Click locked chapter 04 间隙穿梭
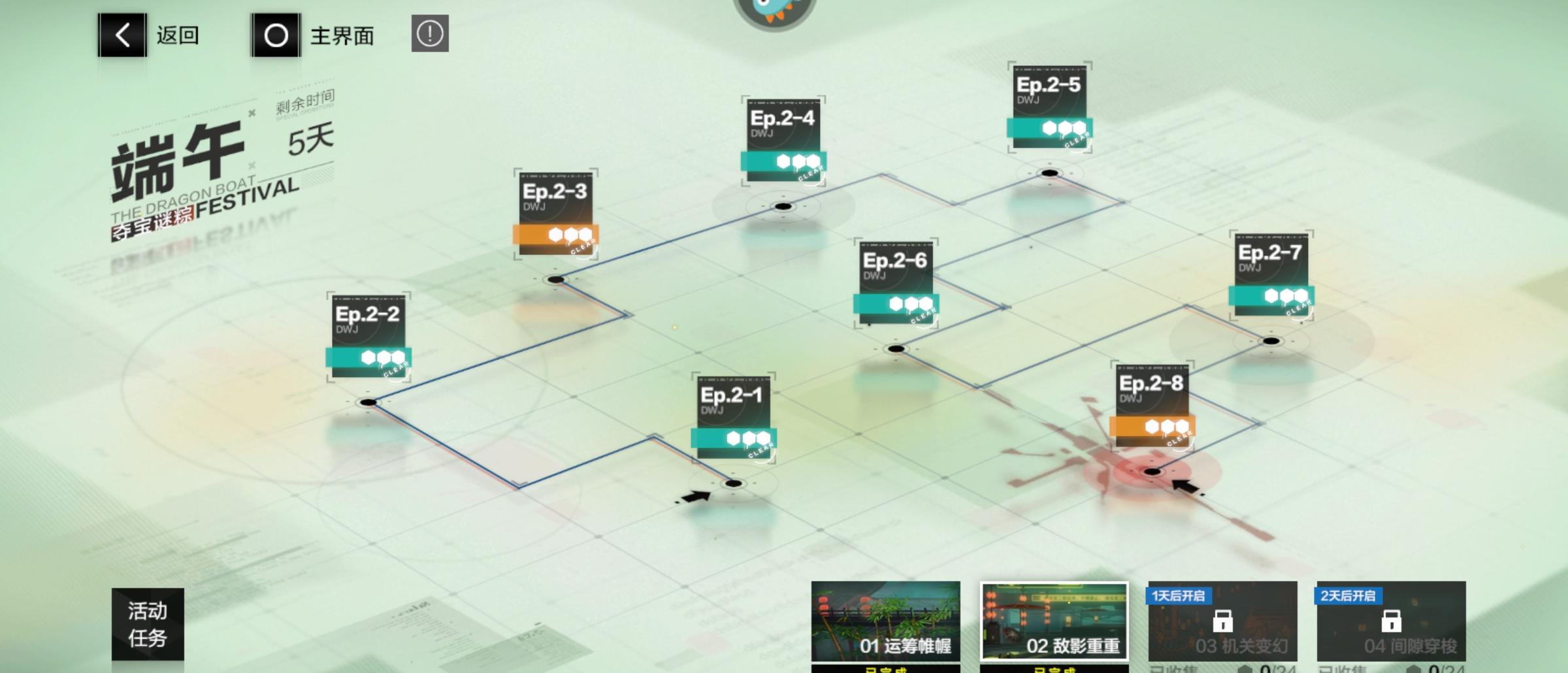Image resolution: width=1568 pixels, height=673 pixels. pos(1391,621)
